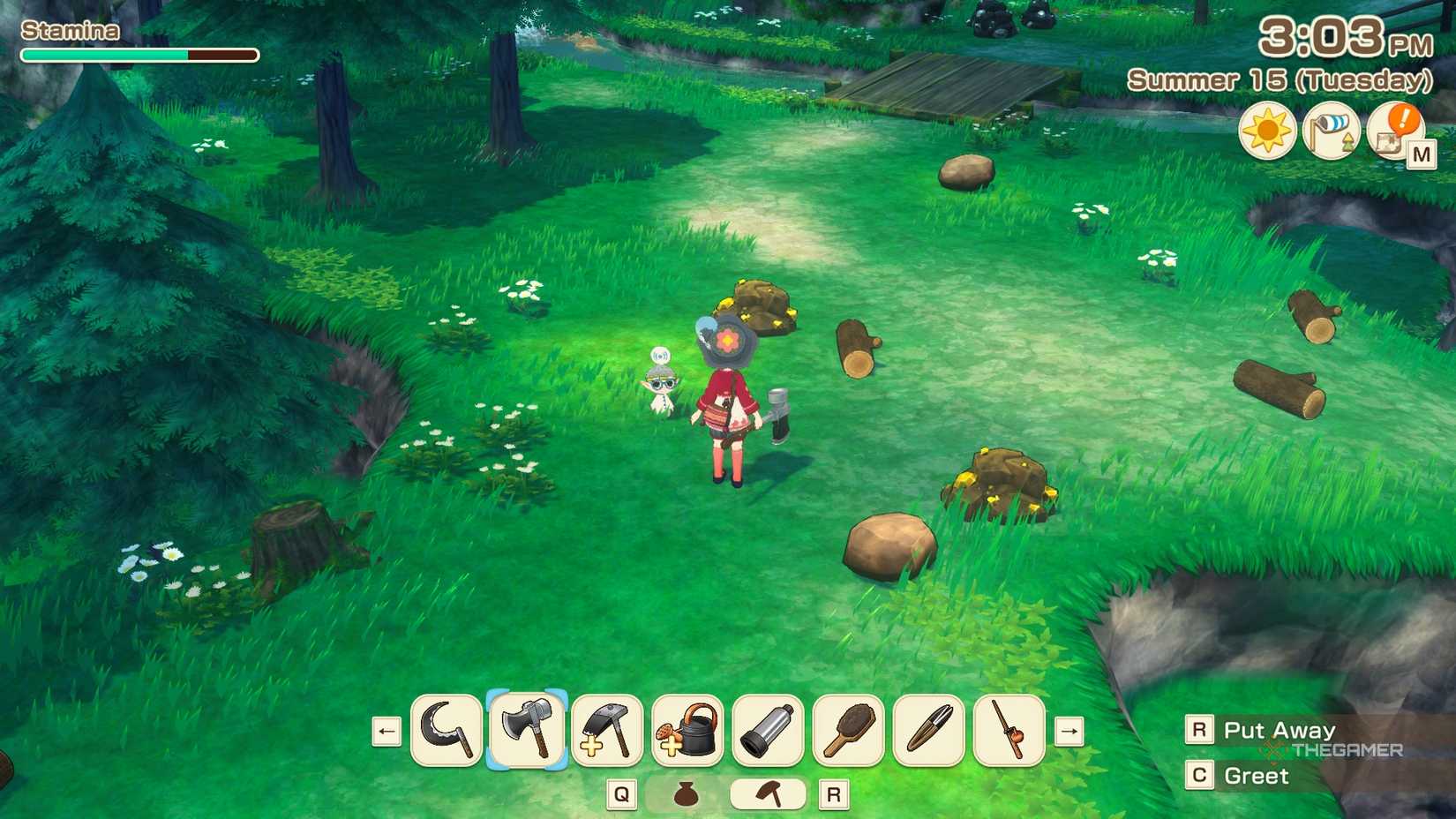Toggle the R quick-slot mushroom item
1456x819 pixels.
[x=768, y=793]
